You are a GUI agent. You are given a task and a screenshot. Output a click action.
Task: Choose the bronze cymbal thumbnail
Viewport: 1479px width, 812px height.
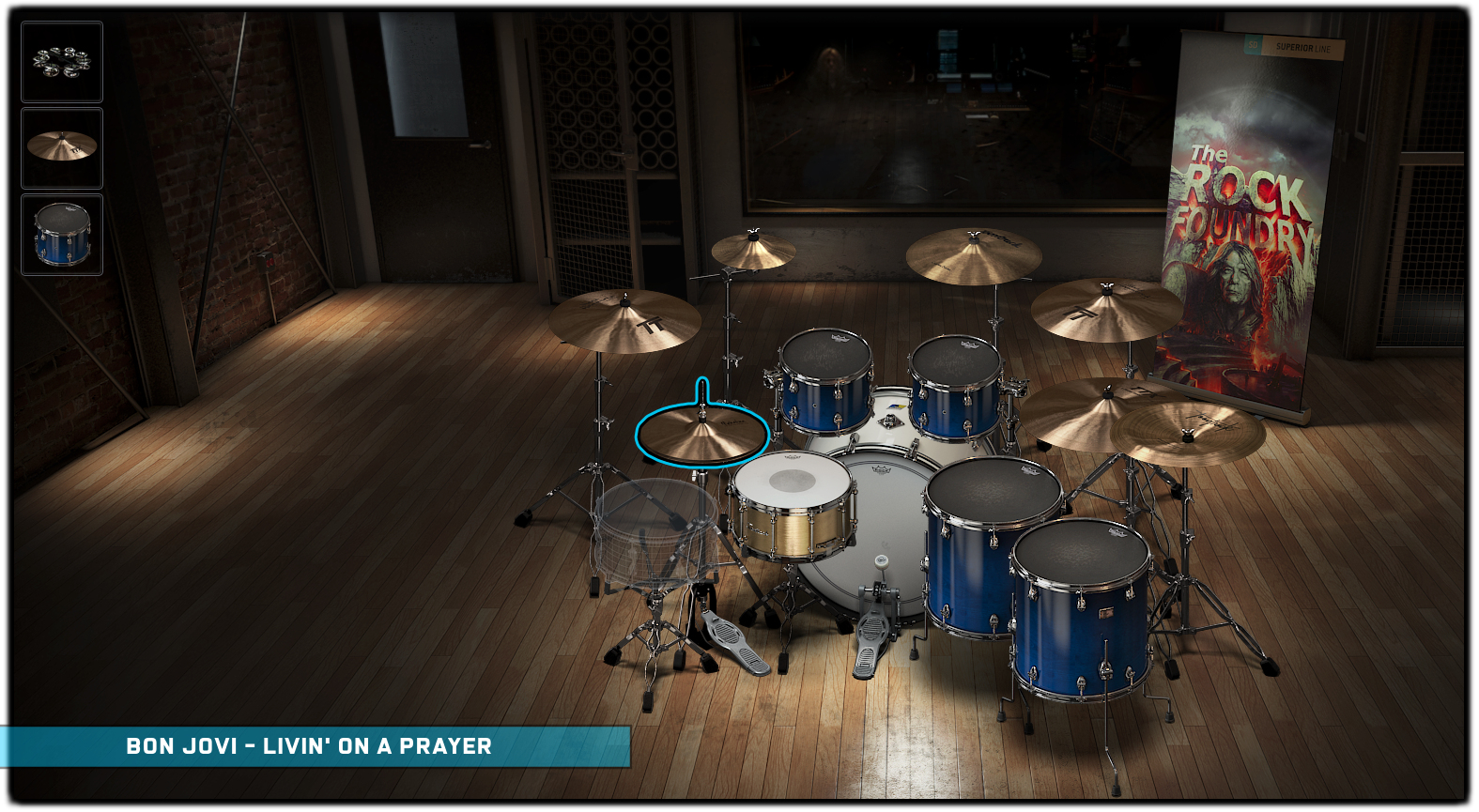(62, 147)
